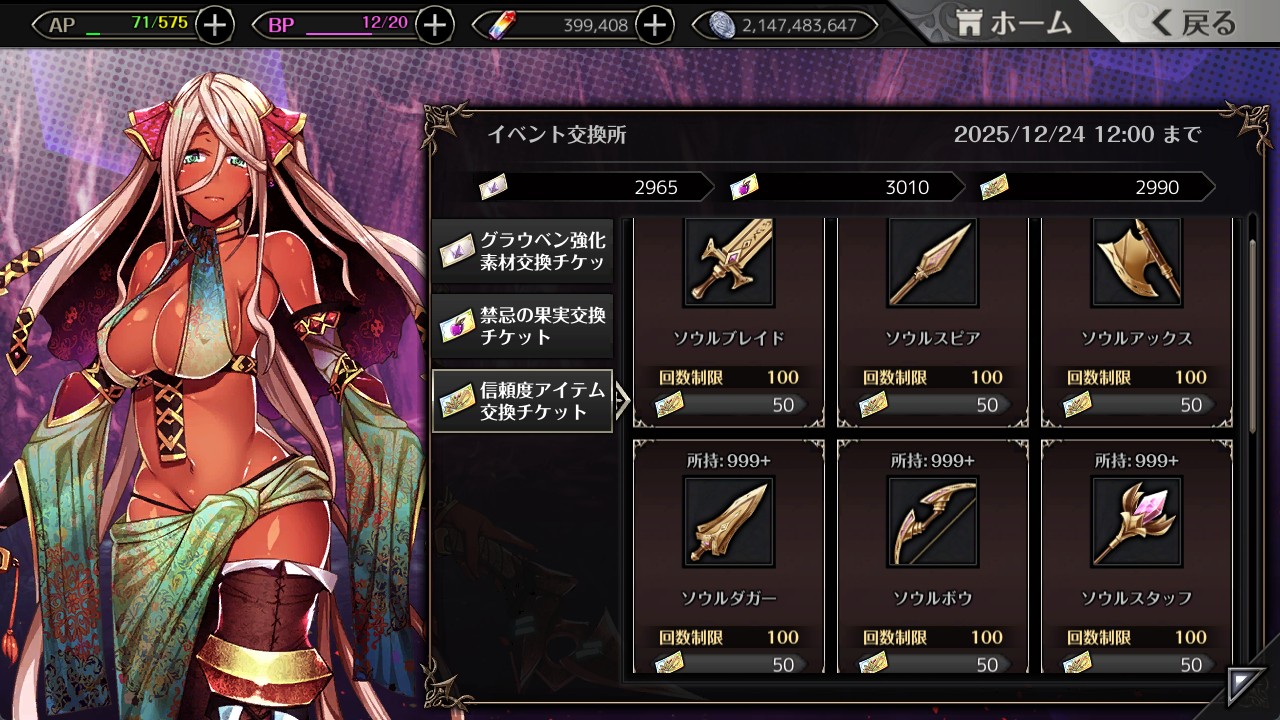Open the 禁忌の果実交換チケット tab
This screenshot has height=720, width=1280.
click(x=523, y=326)
